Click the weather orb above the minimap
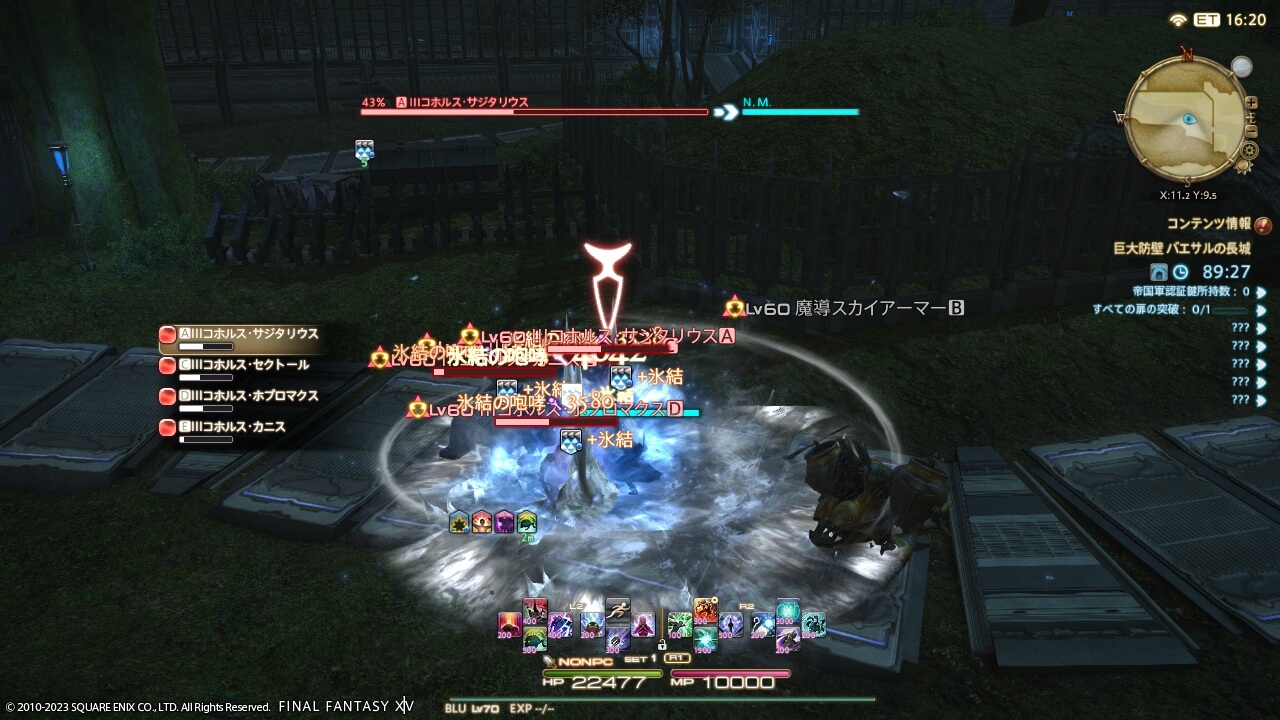The height and width of the screenshot is (720, 1280). click(x=1241, y=67)
